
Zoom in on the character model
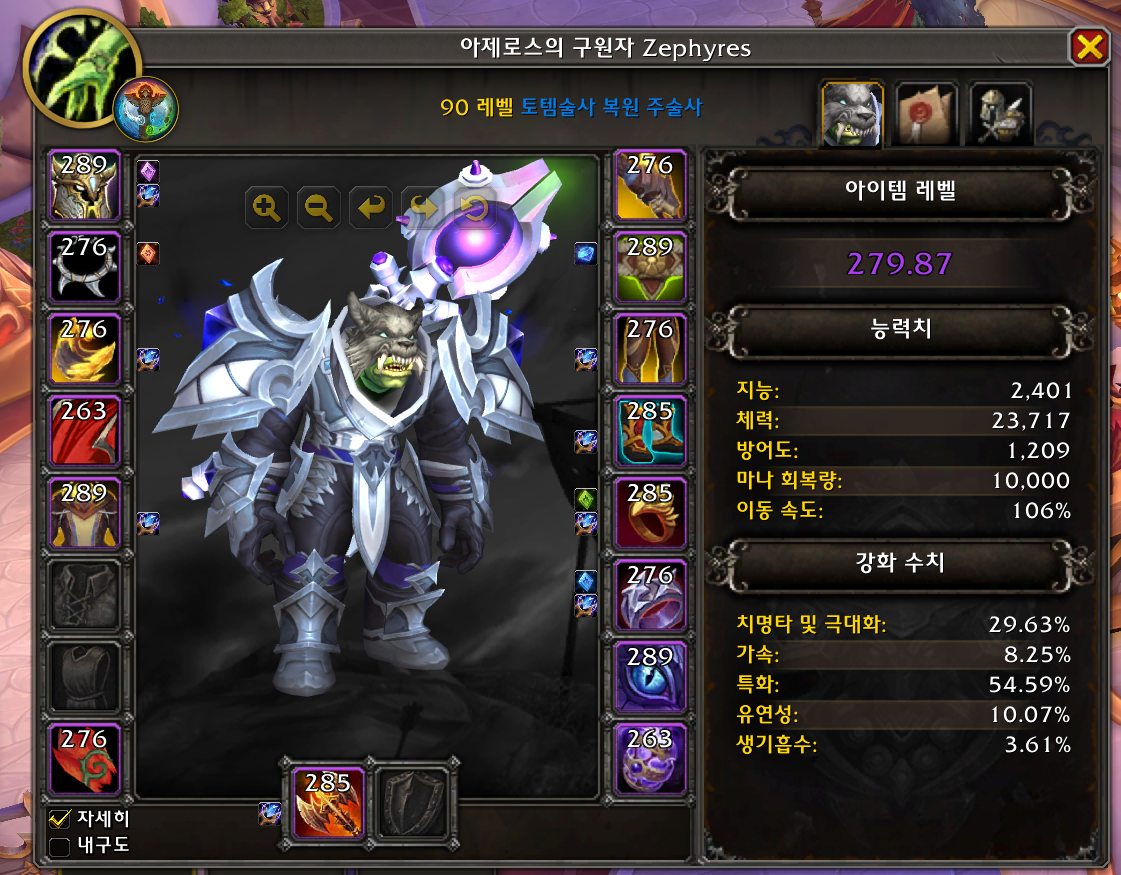tap(267, 208)
